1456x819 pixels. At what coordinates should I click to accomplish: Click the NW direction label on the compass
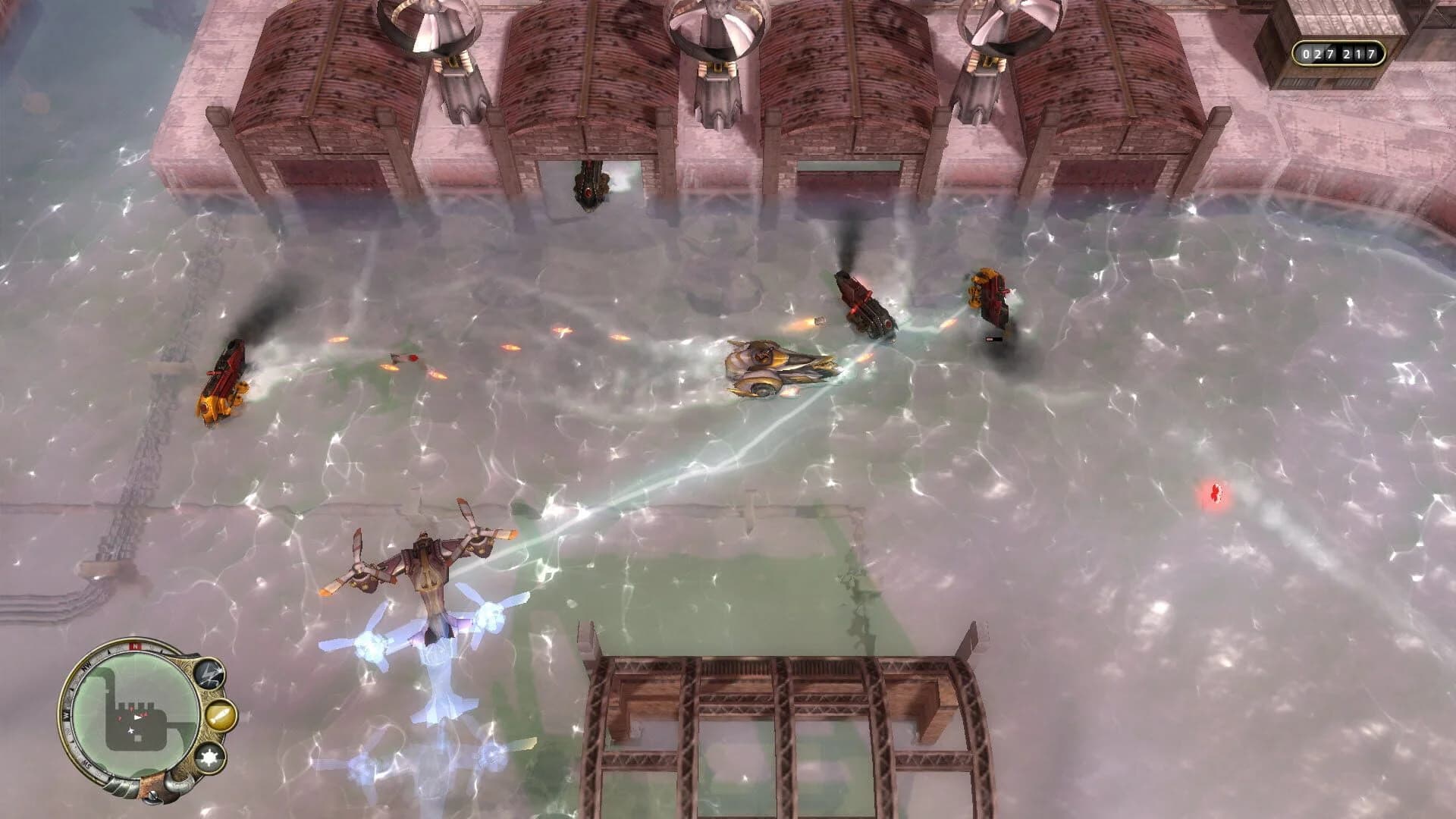pyautogui.click(x=86, y=666)
